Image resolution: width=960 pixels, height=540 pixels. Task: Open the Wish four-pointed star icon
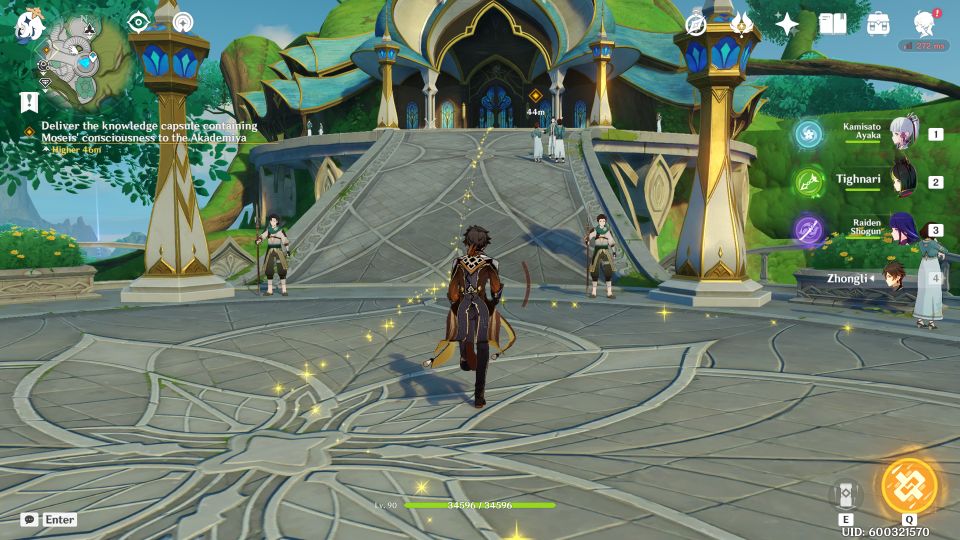(x=787, y=24)
